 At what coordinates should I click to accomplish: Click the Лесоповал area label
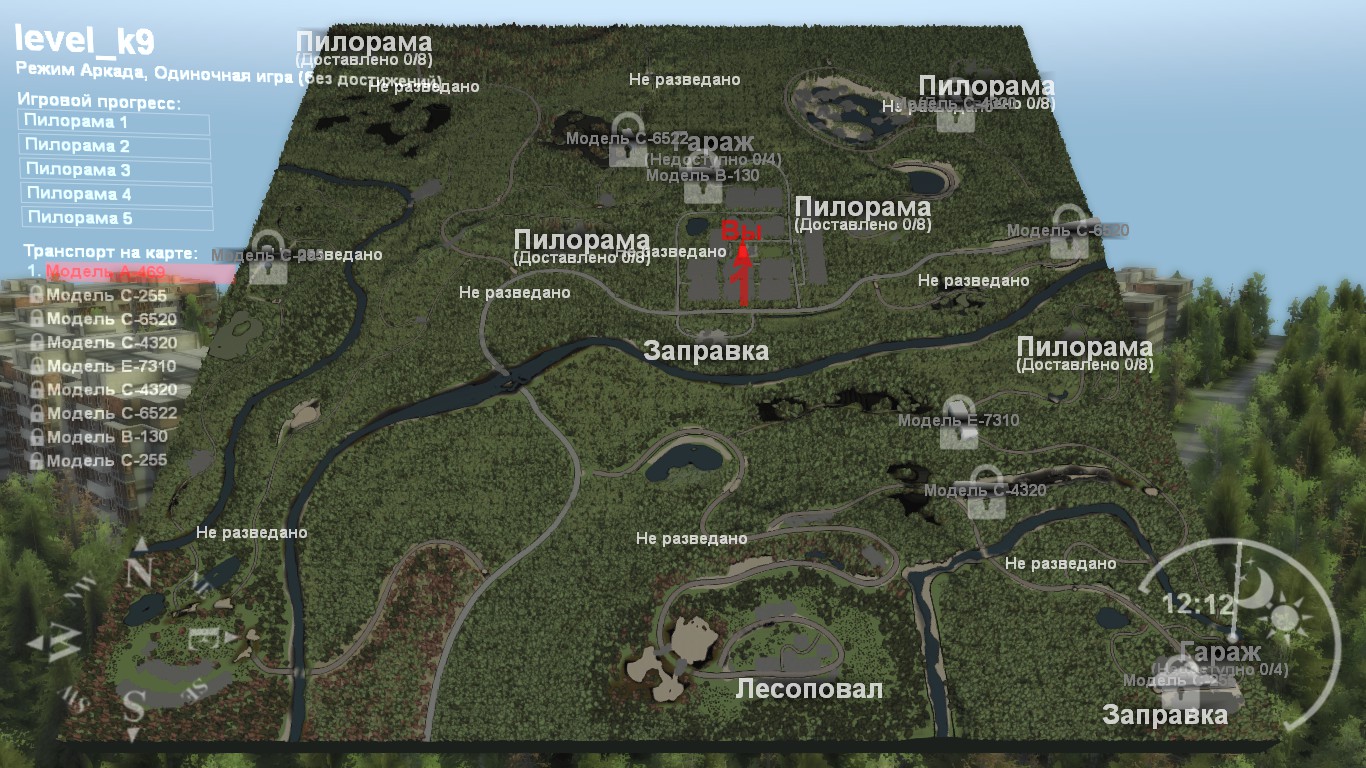point(809,687)
